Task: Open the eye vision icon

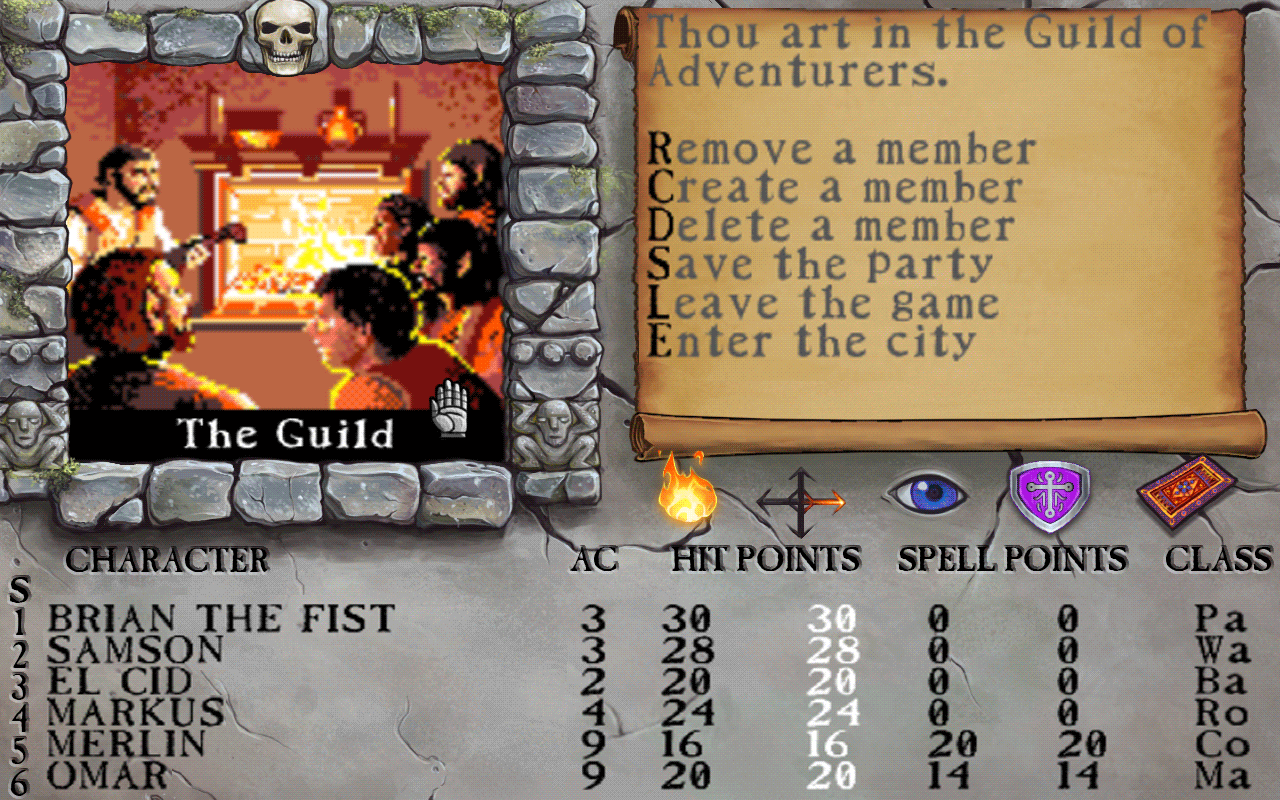Action: (x=932, y=492)
